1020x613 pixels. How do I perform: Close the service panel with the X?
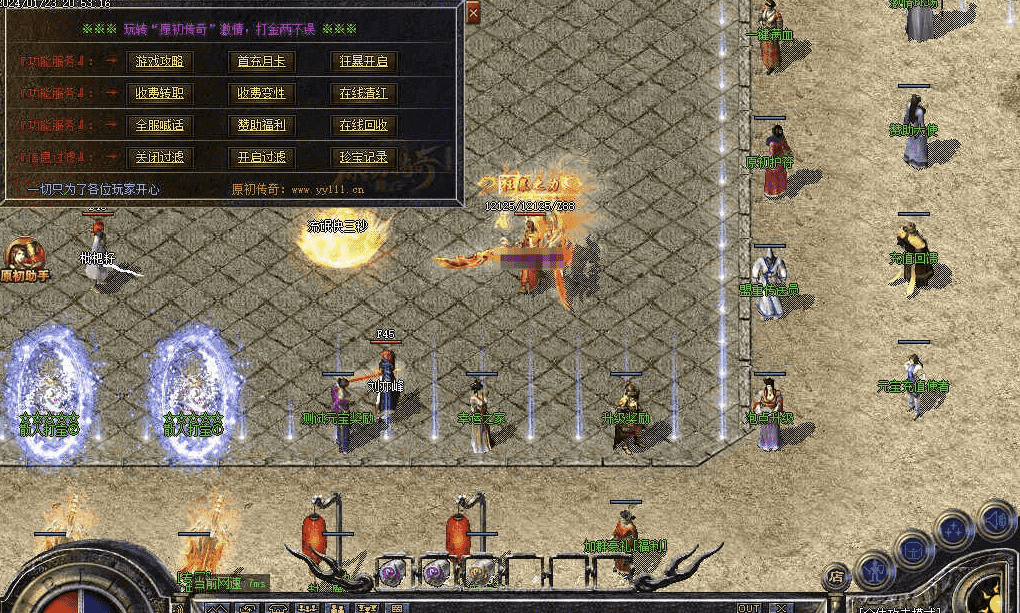point(473,11)
